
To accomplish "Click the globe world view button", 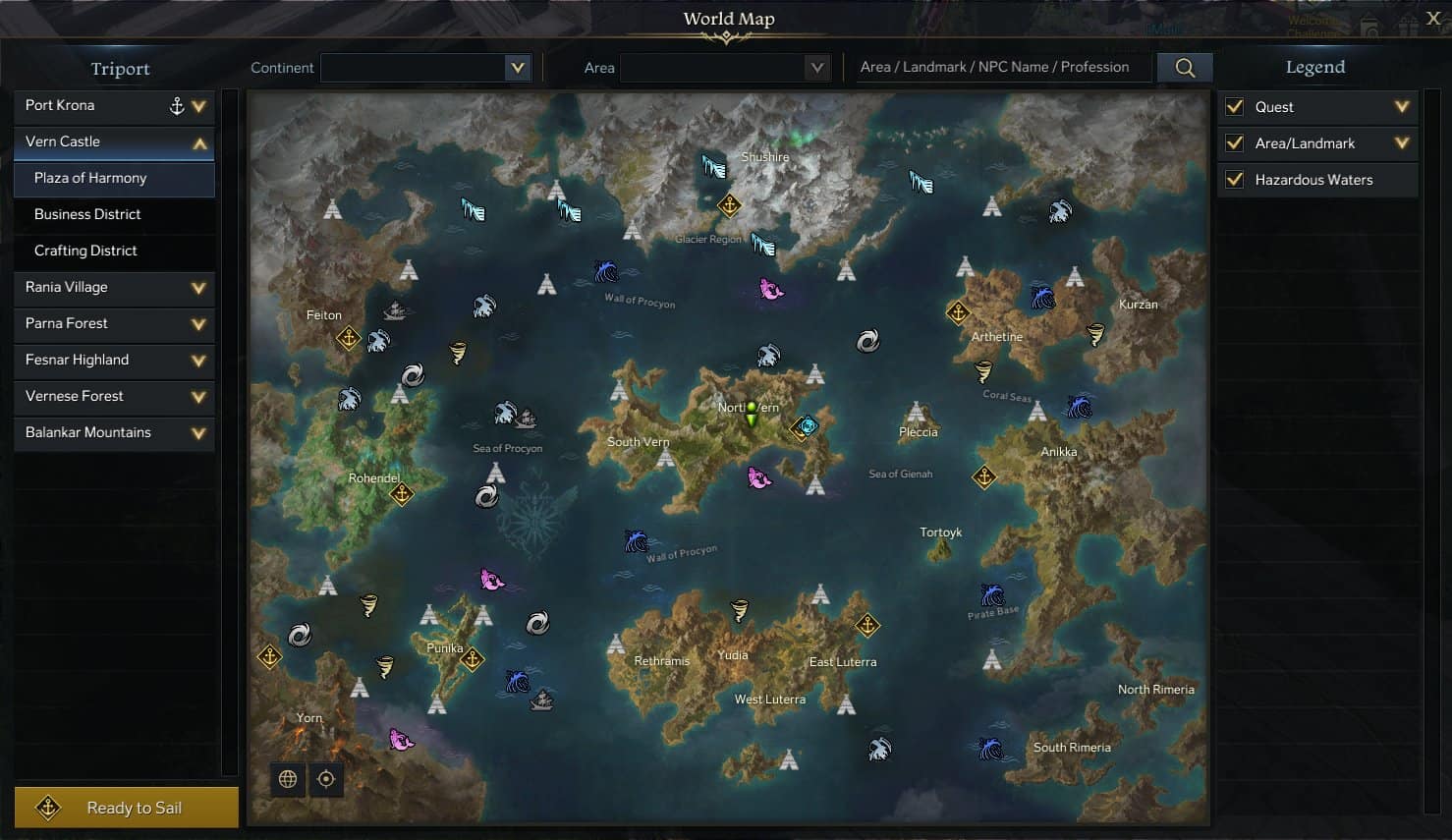I will 288,779.
